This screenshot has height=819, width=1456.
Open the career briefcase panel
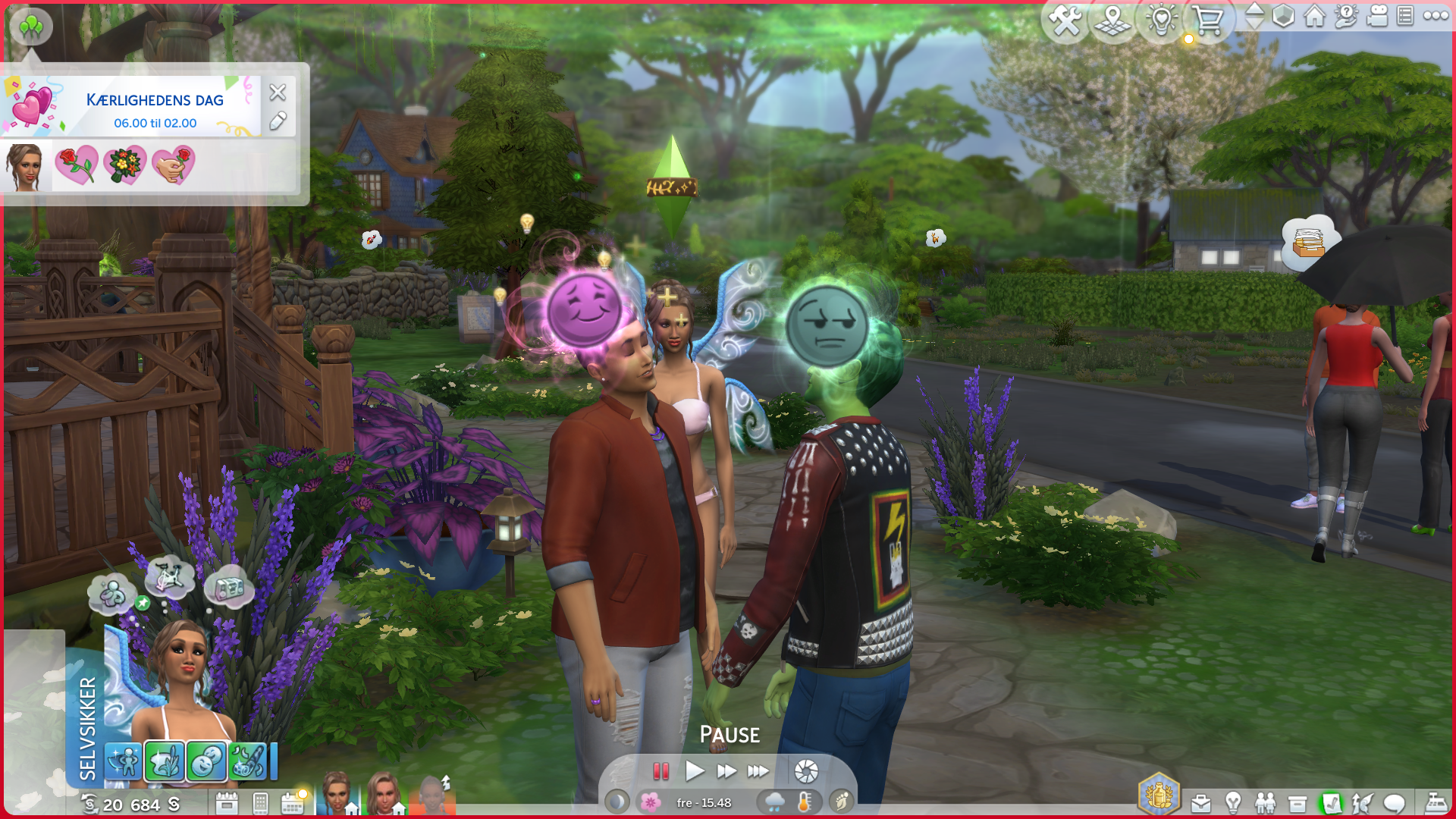coord(1201,803)
